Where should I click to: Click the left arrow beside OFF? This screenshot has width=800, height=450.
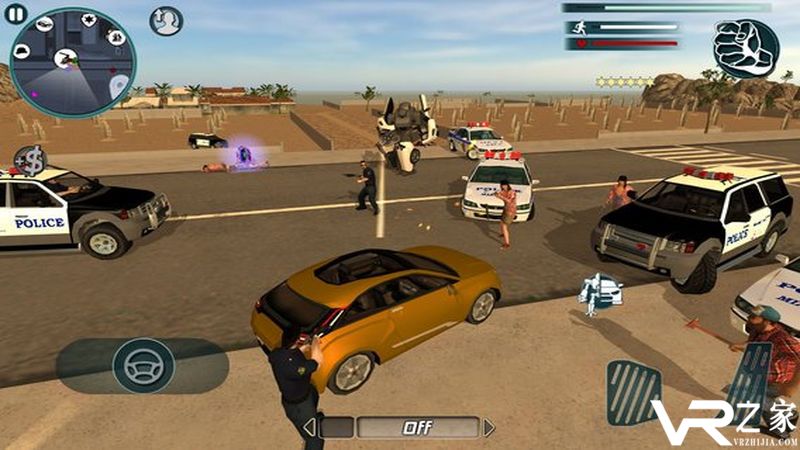tap(310, 428)
